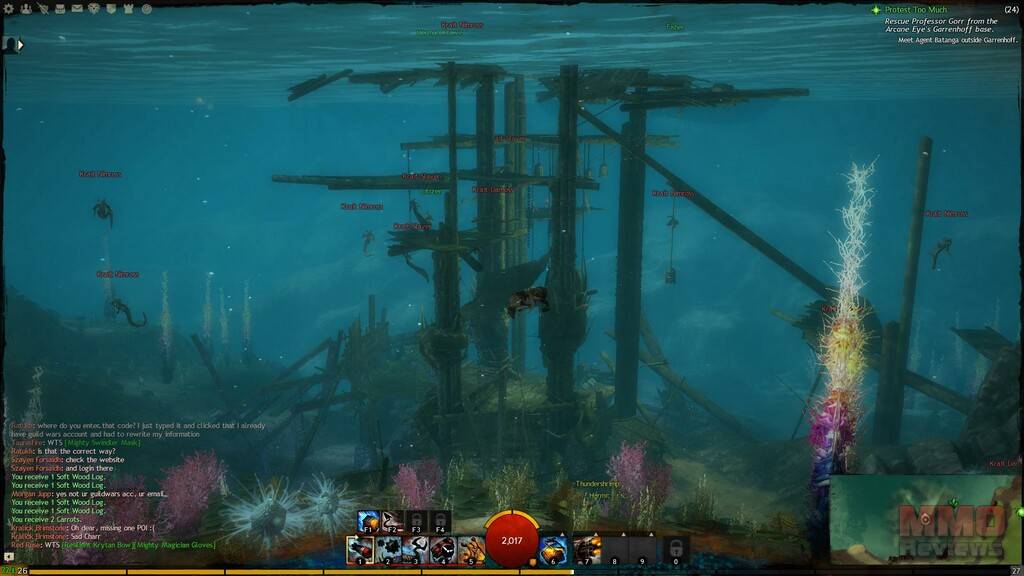
Task: Use the F2 toolbelt skill
Action: [390, 521]
